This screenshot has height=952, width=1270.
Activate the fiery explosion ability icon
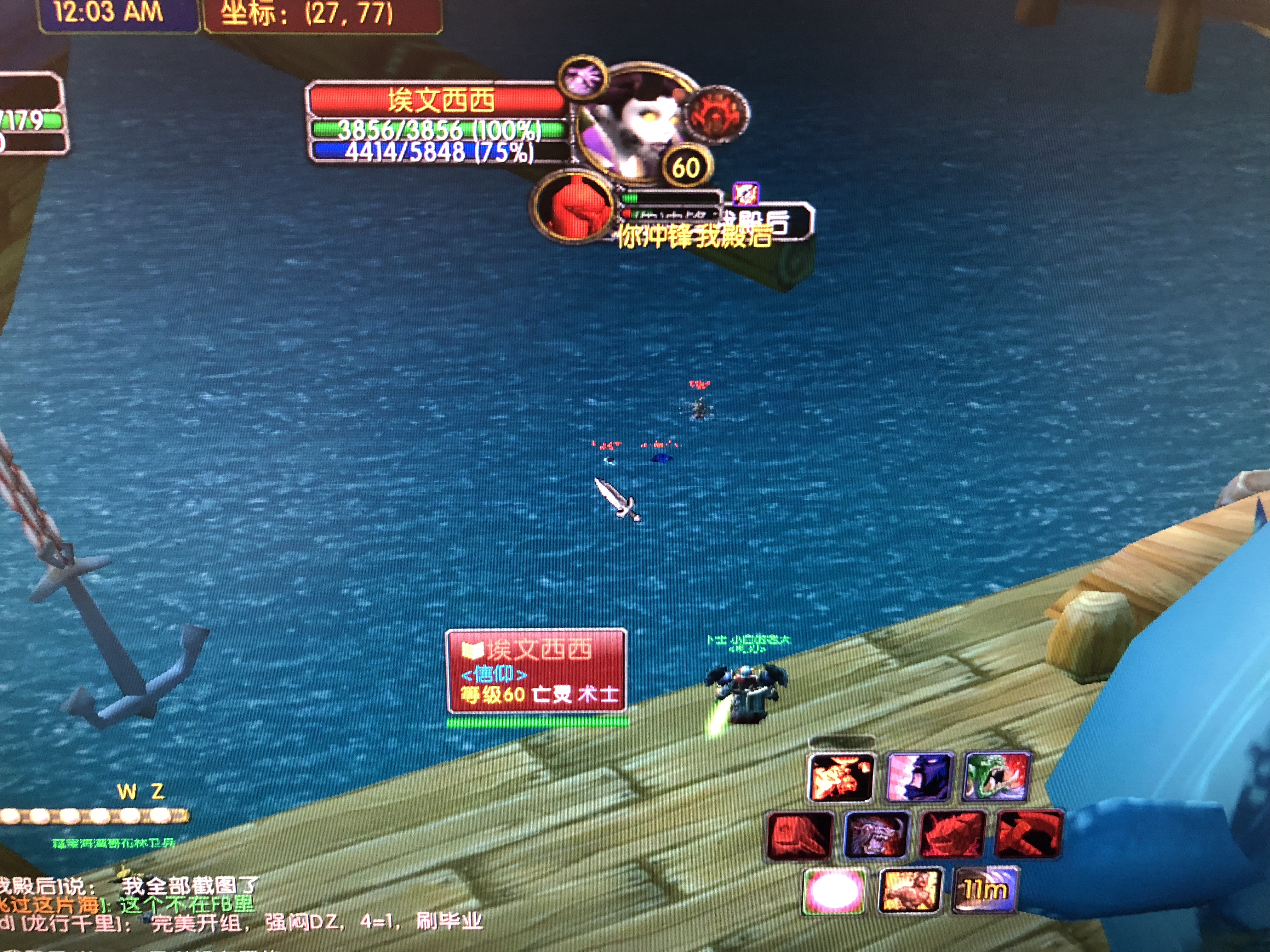point(841,777)
